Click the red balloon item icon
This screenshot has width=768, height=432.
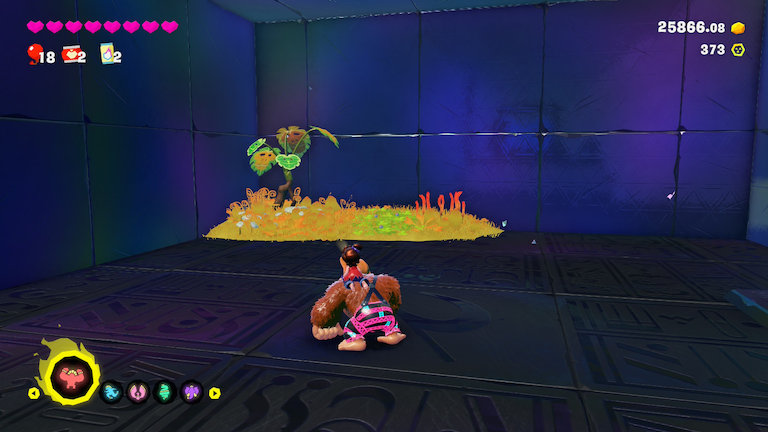pos(35,53)
